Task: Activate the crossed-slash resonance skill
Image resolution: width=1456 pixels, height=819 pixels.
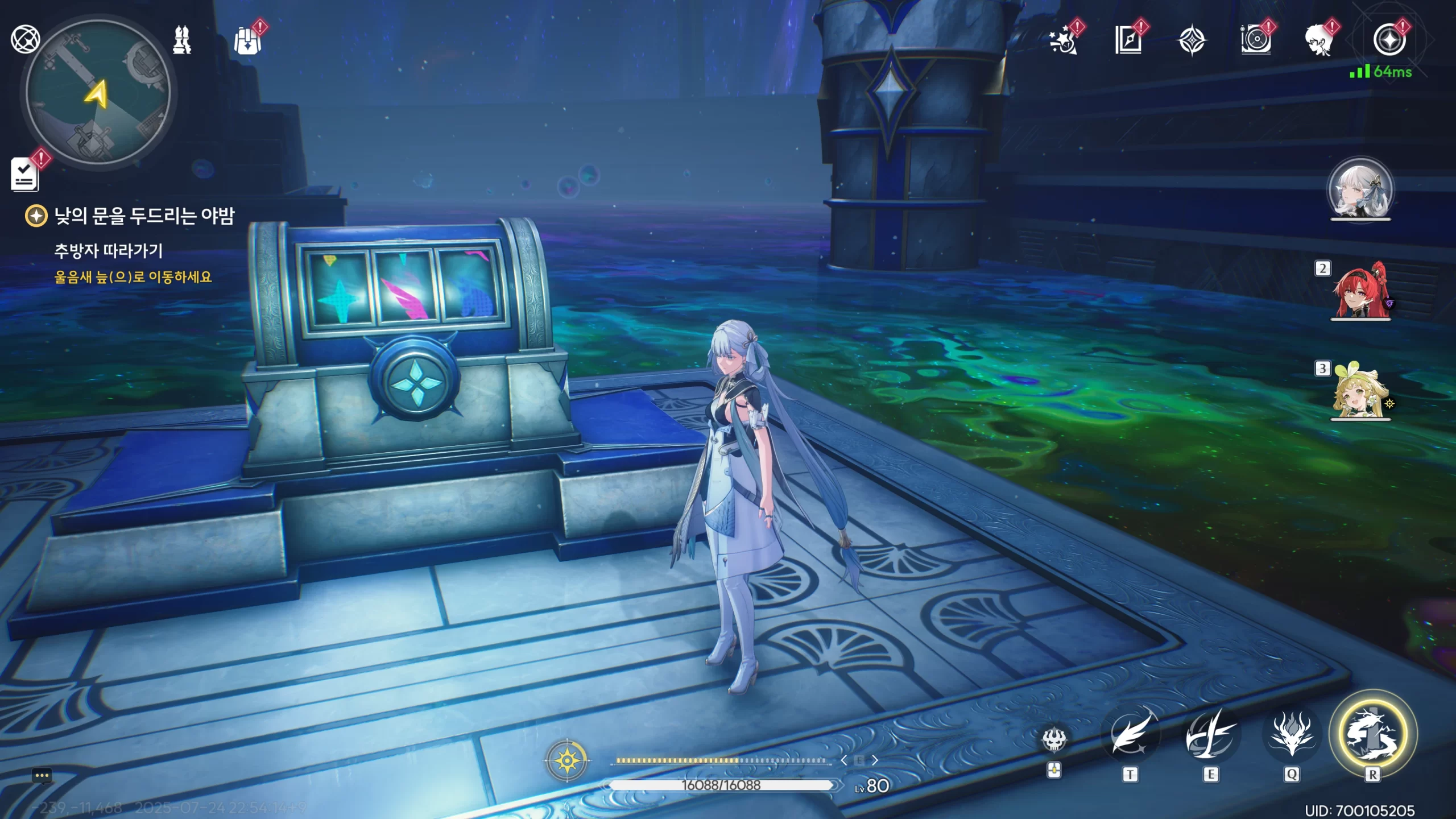Action: point(1210,735)
